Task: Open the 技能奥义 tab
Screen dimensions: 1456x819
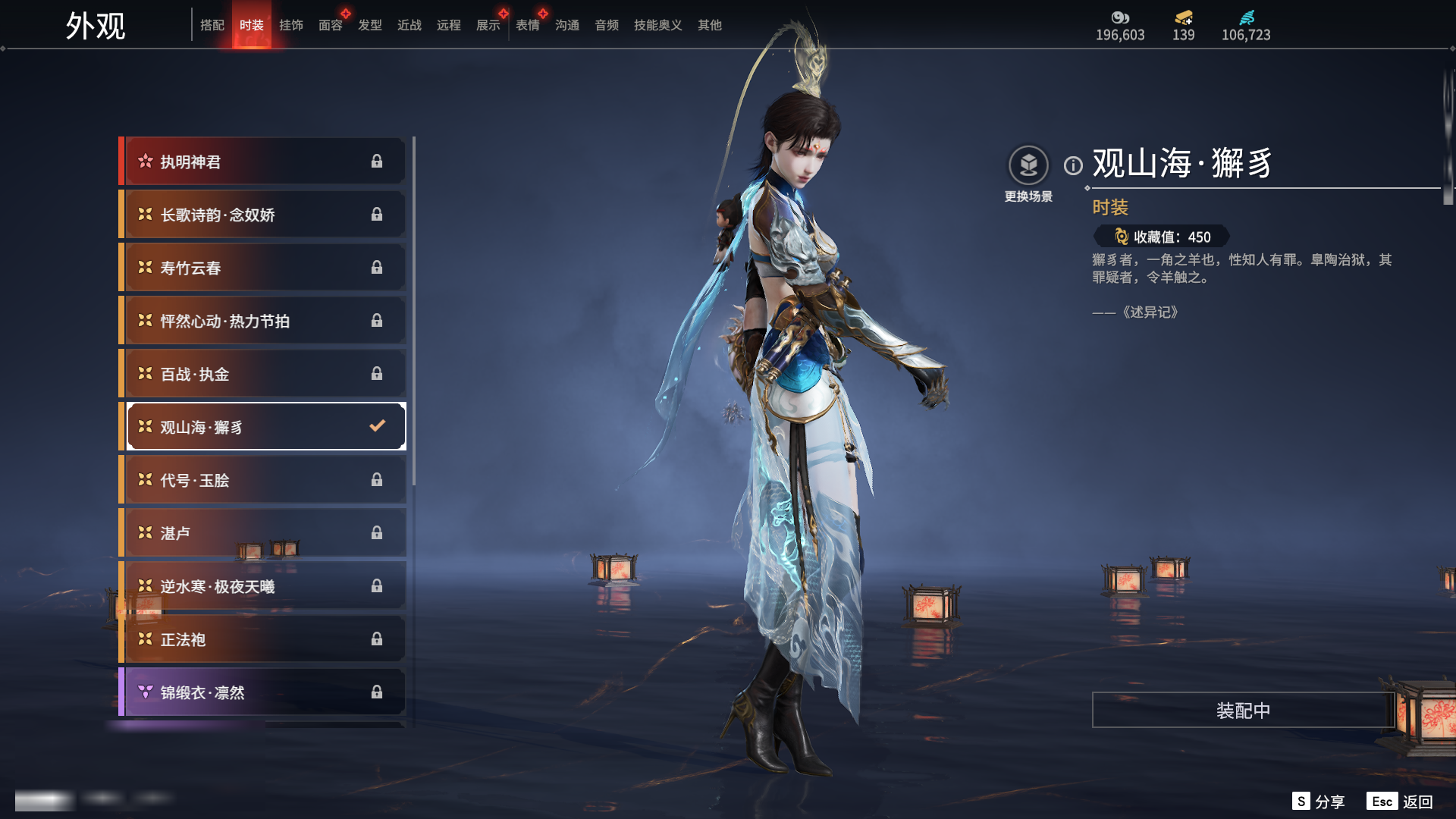Action: point(658,25)
